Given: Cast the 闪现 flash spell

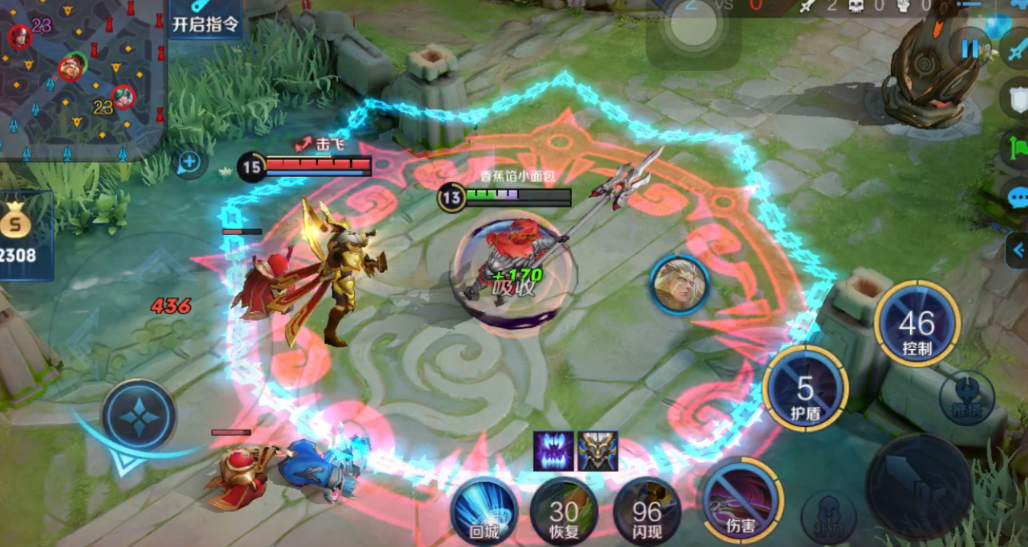Looking at the screenshot, I should click(647, 510).
